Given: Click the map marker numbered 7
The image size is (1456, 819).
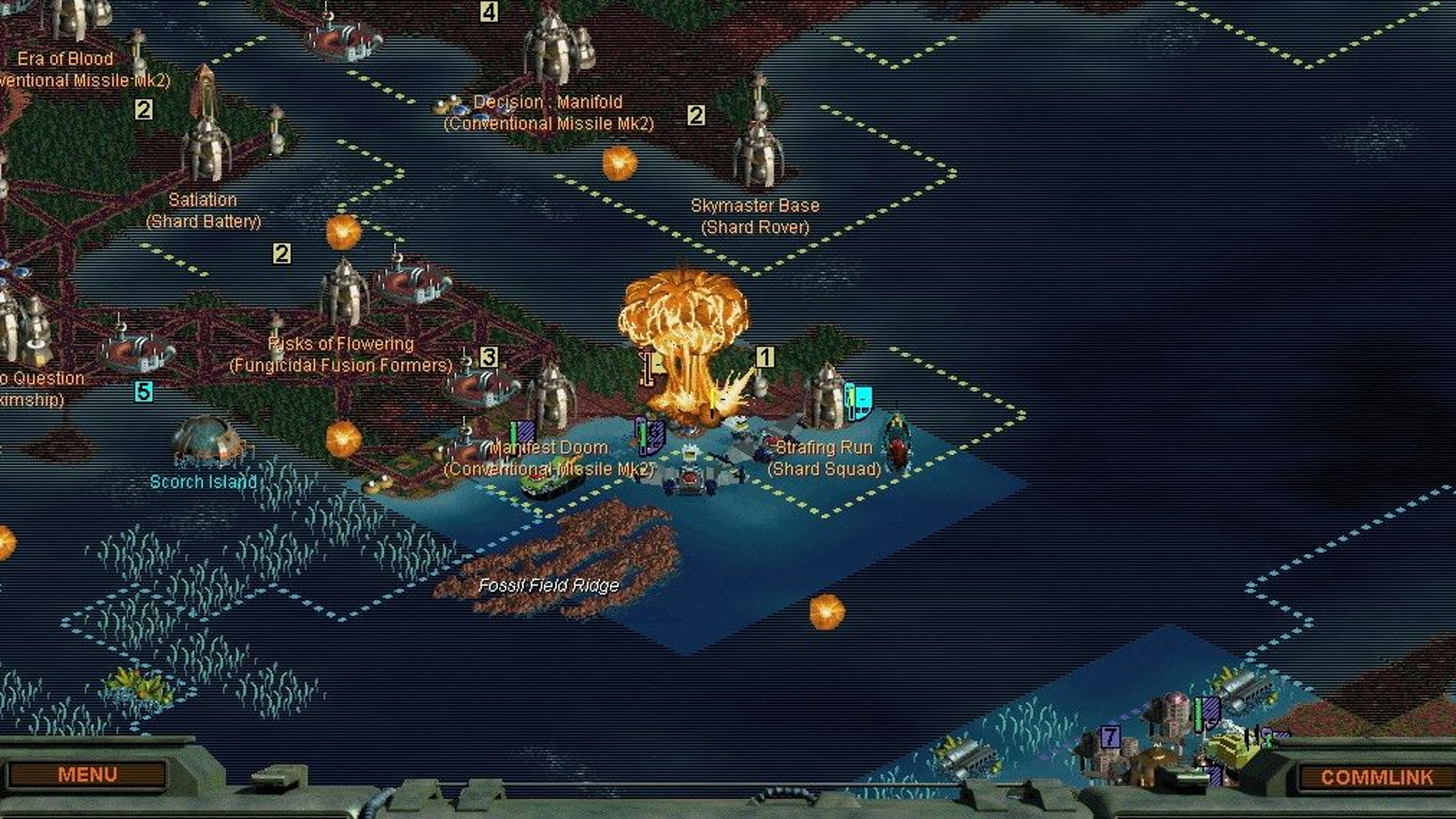Looking at the screenshot, I should [1110, 736].
